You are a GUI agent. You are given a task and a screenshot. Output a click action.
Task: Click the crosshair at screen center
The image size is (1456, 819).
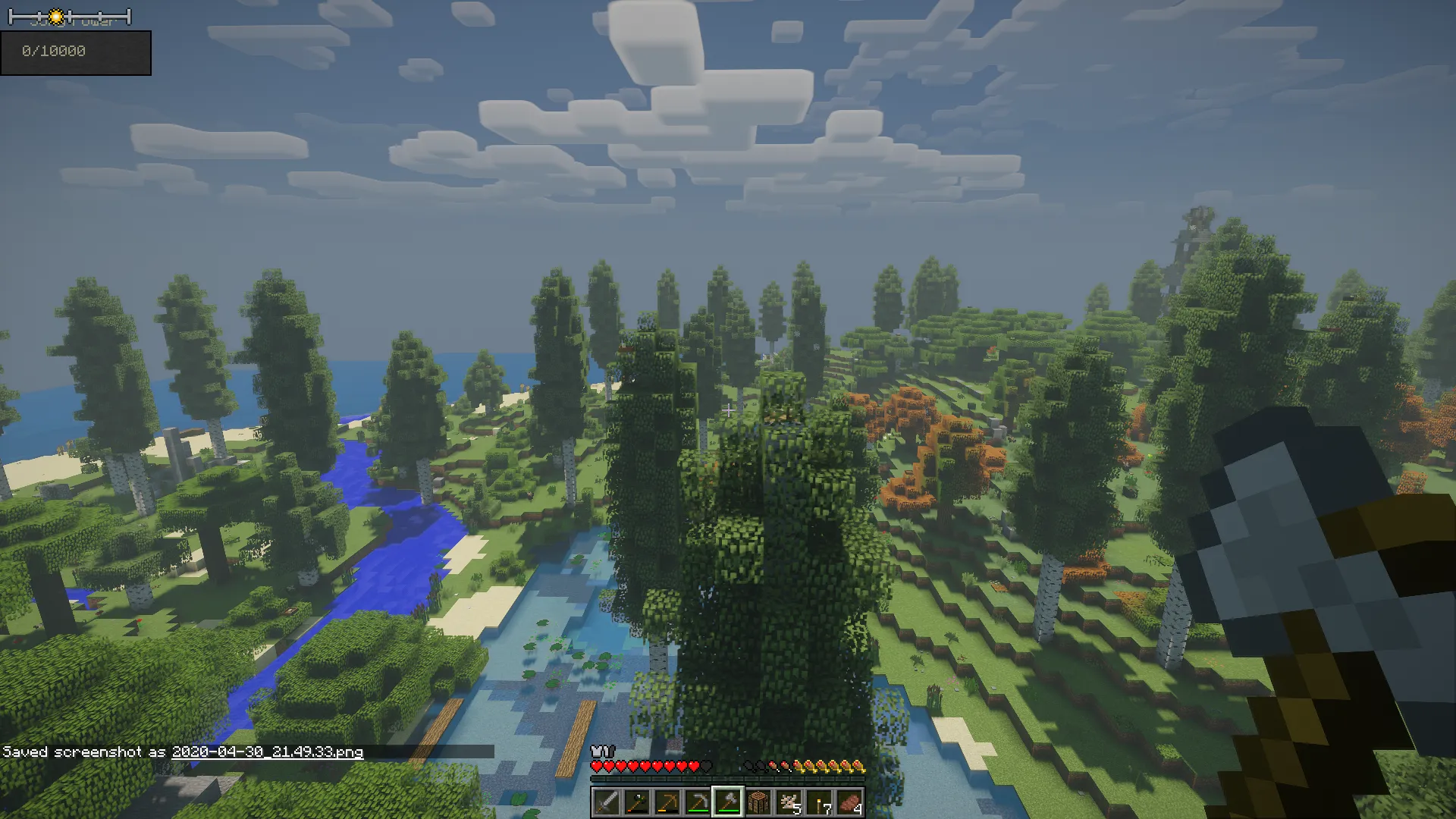coord(728,409)
